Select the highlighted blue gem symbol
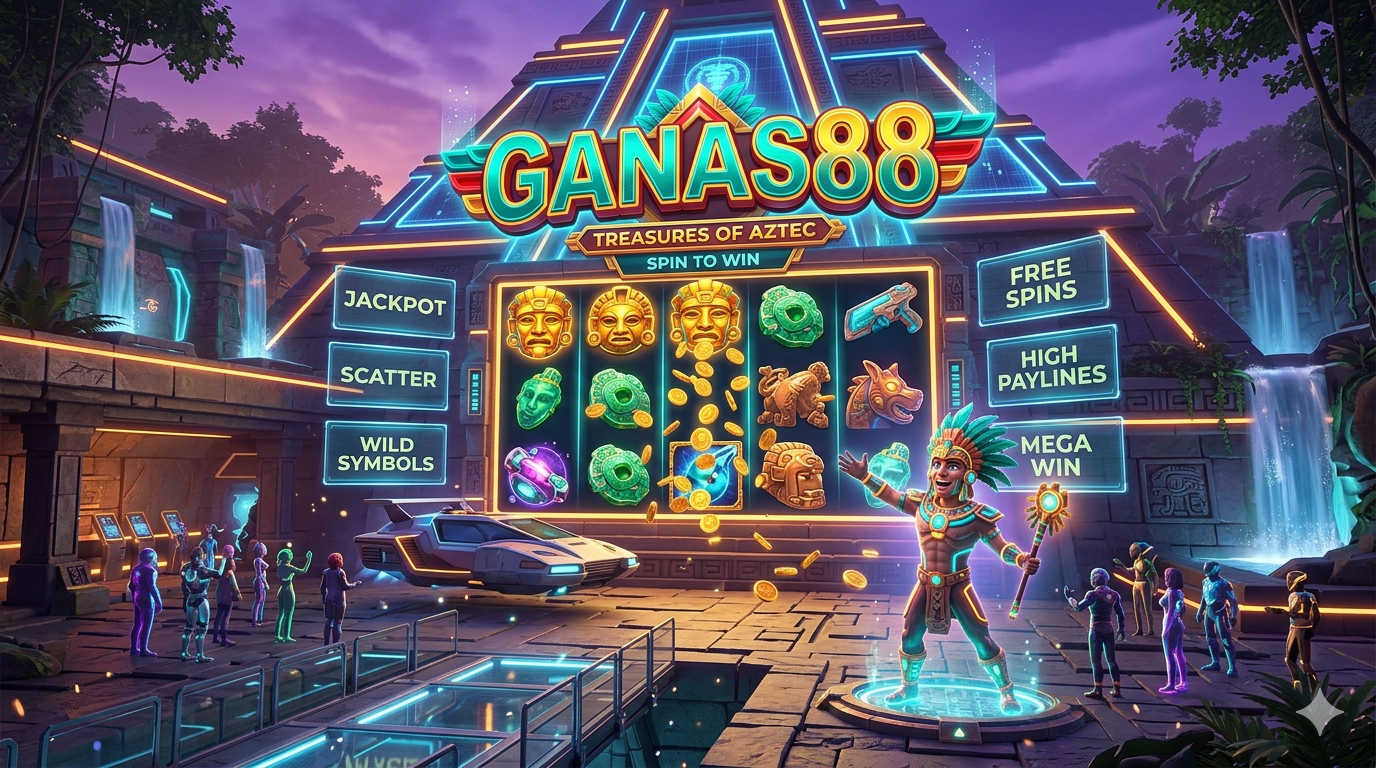Viewport: 1376px width, 768px height. [706, 475]
